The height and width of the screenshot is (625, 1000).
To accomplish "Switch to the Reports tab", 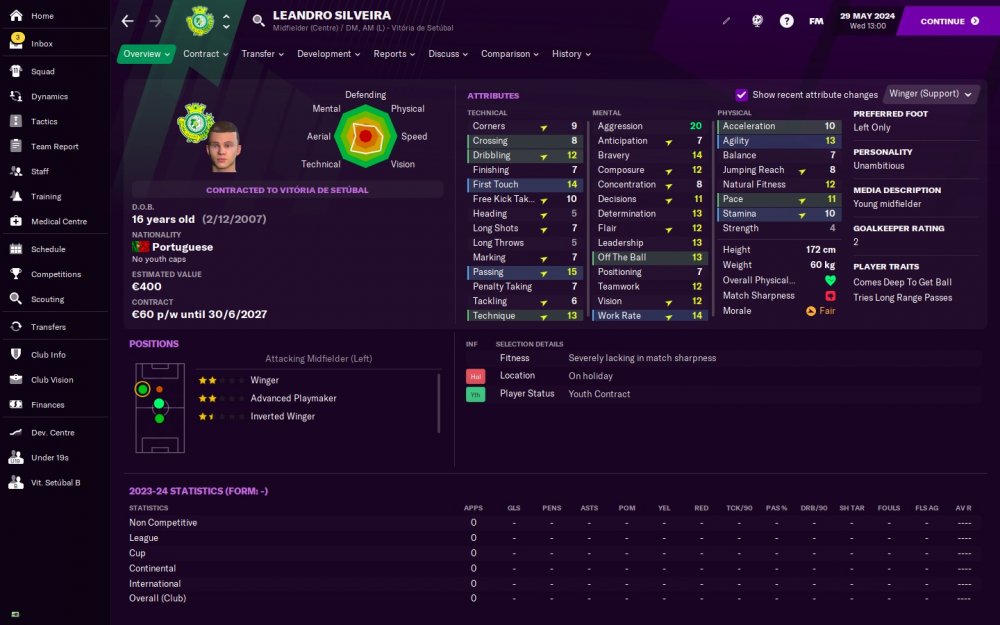I will (394, 54).
